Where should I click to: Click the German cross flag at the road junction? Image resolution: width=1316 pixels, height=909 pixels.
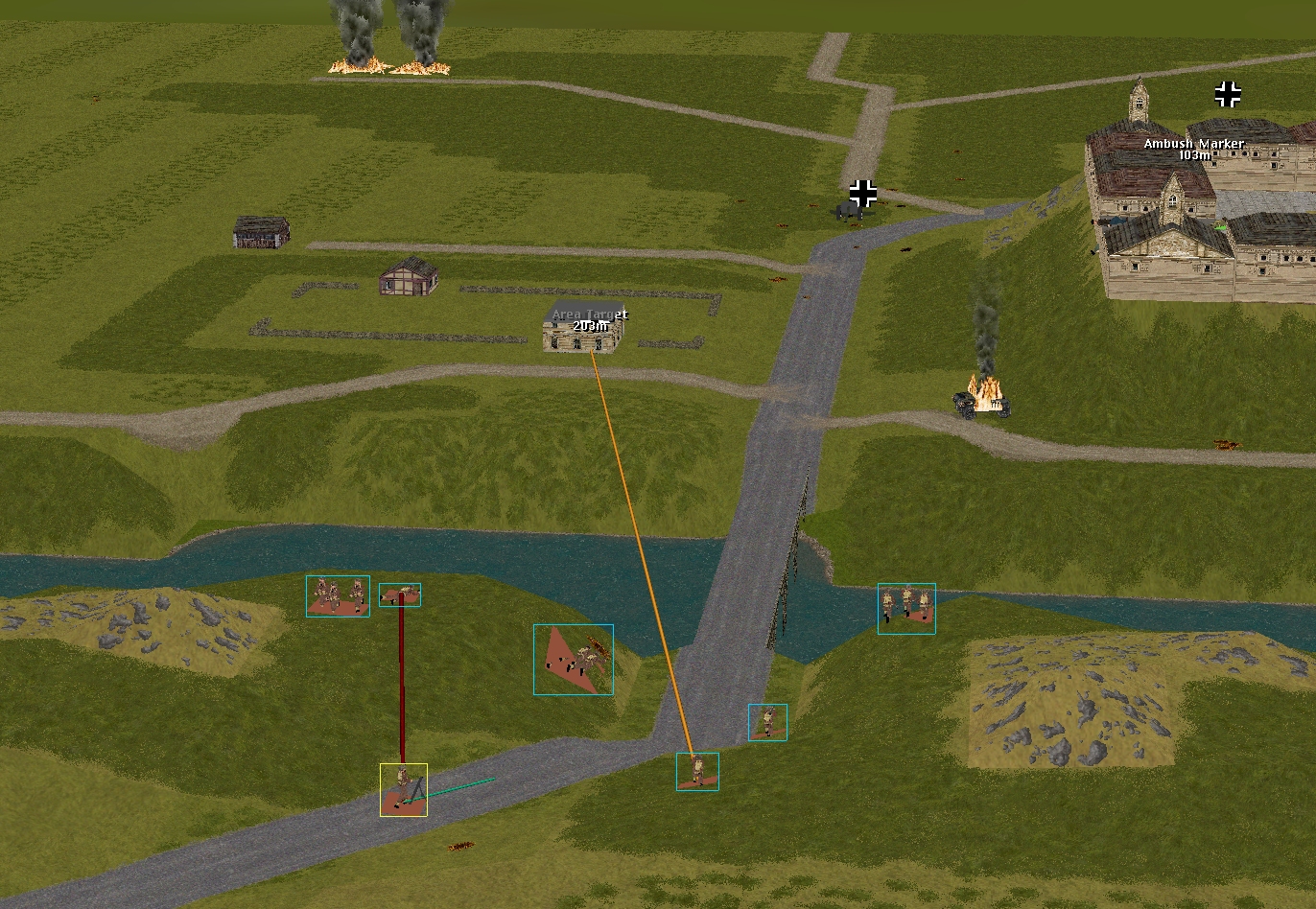coord(863,193)
